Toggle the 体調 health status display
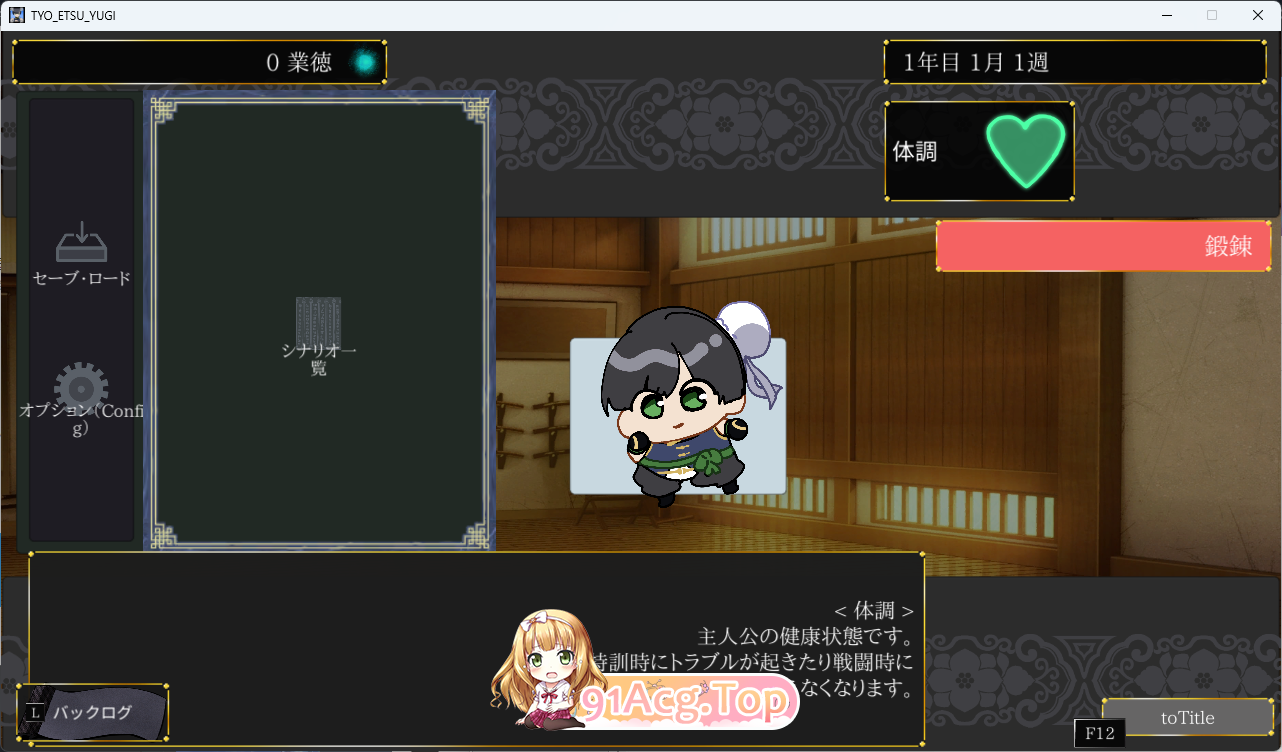Screen dimensions: 1282x752 click(x=979, y=150)
